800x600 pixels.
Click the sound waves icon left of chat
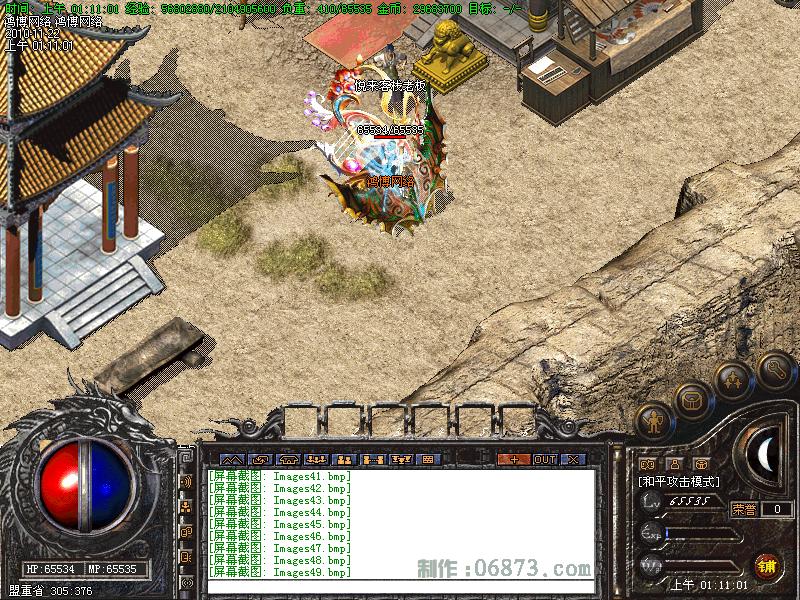click(x=186, y=482)
